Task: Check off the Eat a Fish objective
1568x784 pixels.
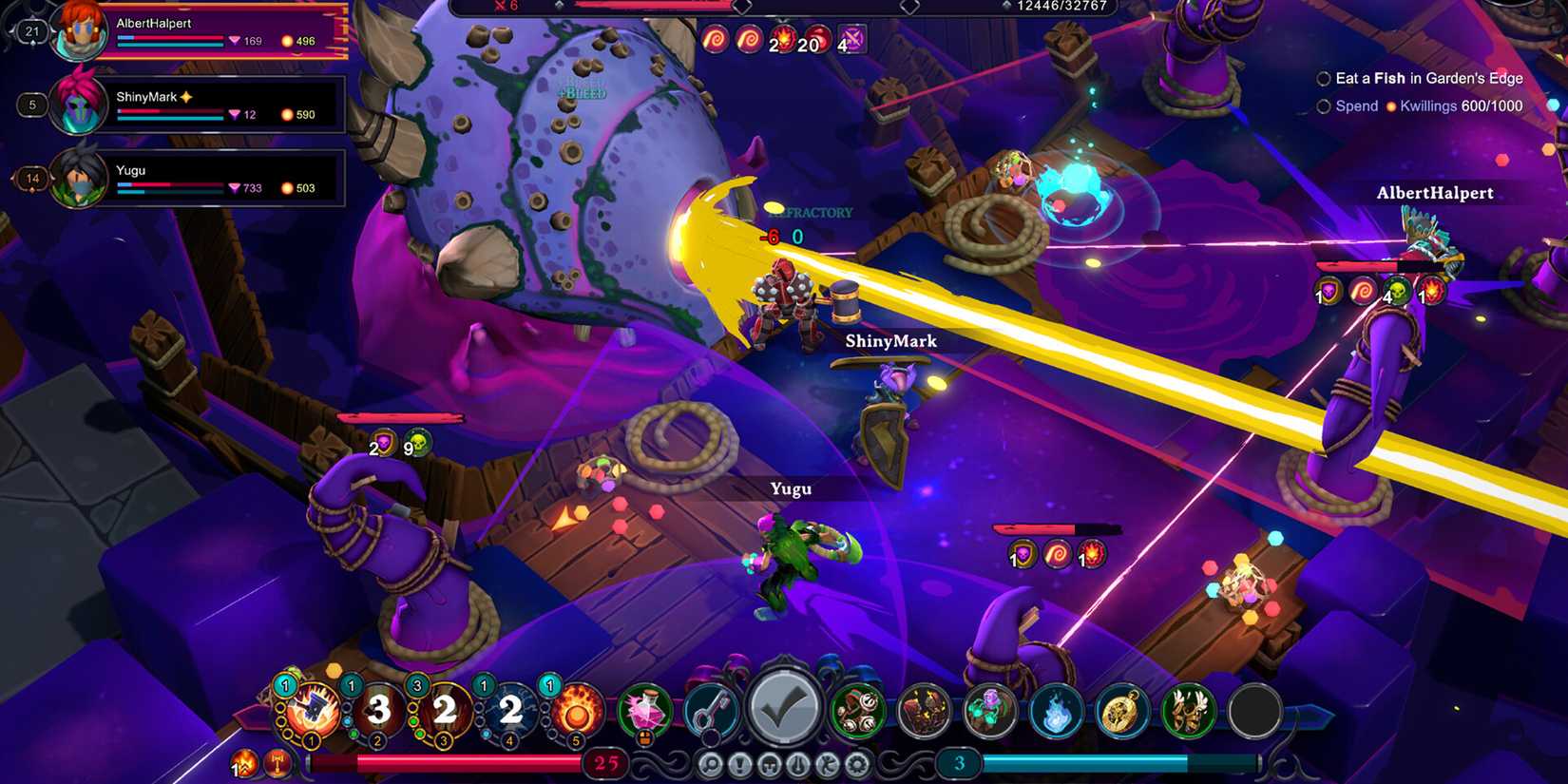Action: tap(1323, 79)
